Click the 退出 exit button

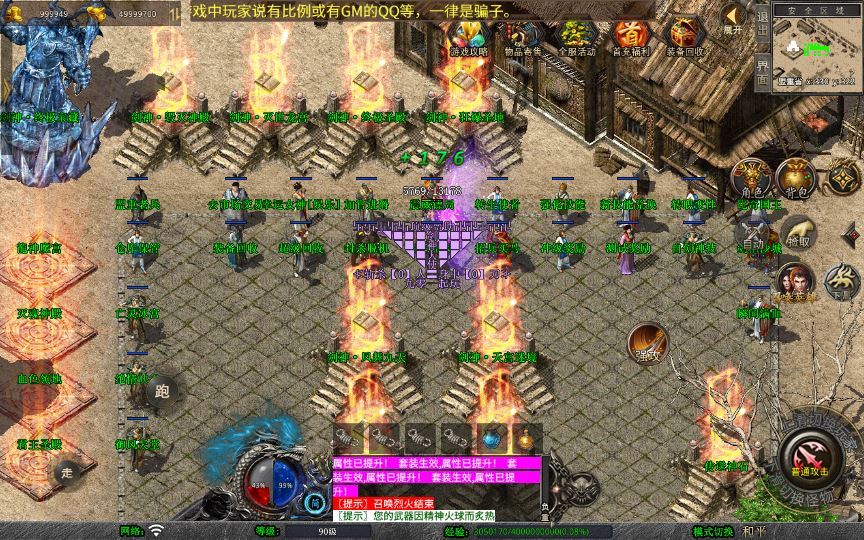pos(762,30)
